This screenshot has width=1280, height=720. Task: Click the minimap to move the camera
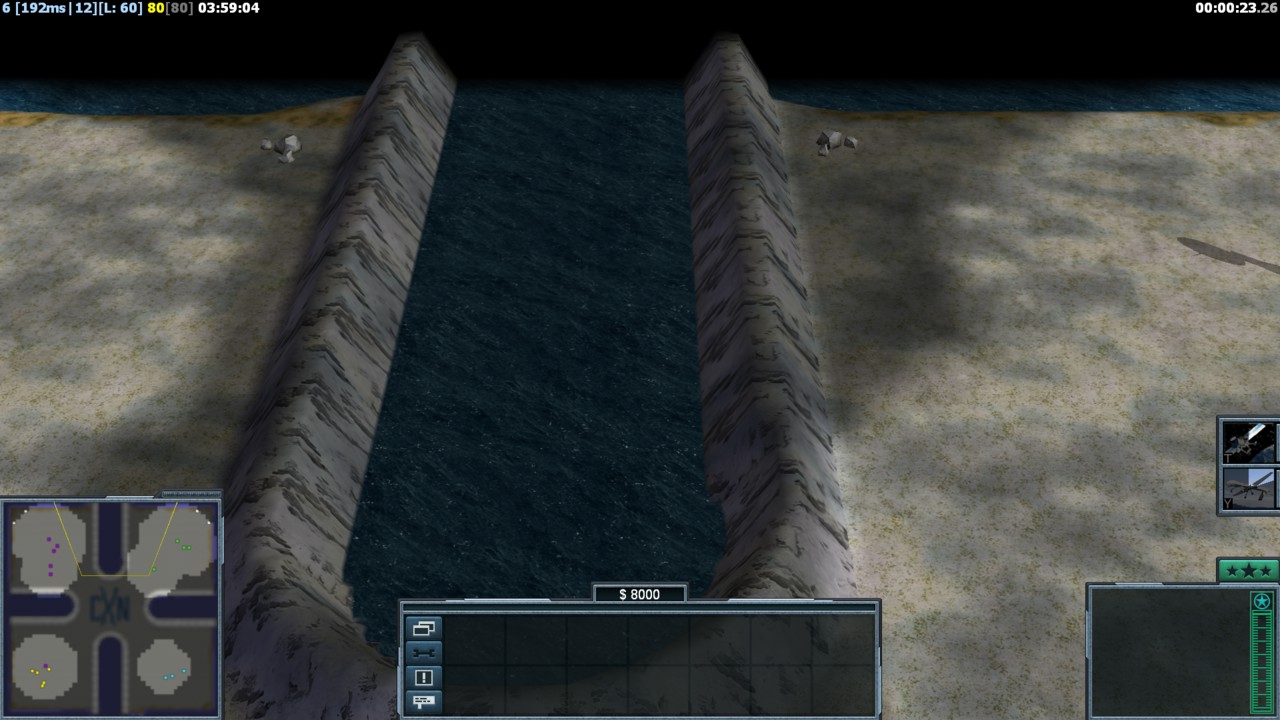tap(110, 608)
